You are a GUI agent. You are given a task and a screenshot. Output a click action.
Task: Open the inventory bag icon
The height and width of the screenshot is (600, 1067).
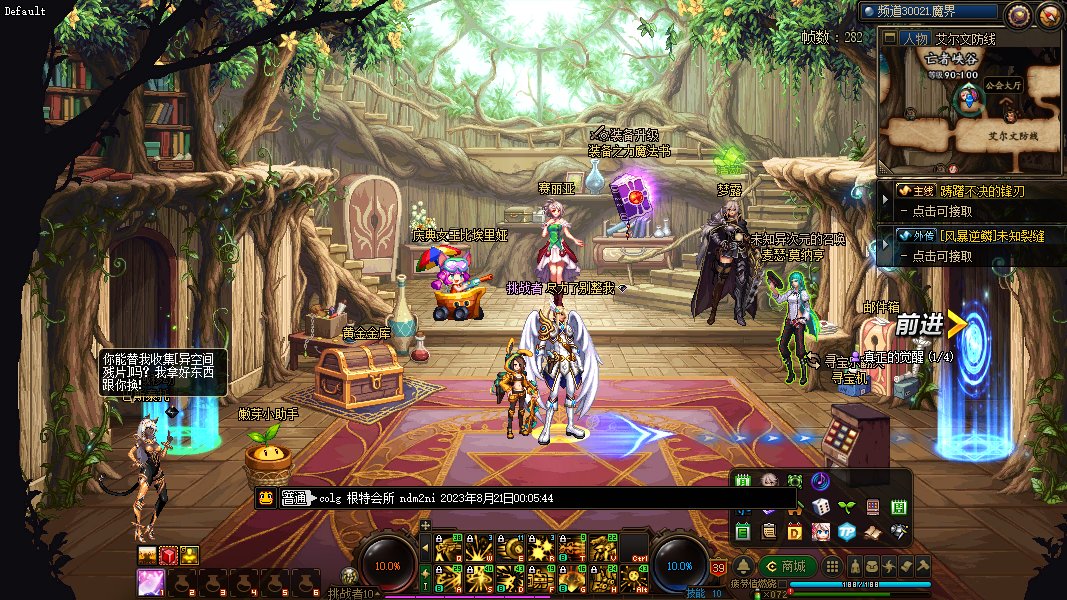tap(871, 566)
